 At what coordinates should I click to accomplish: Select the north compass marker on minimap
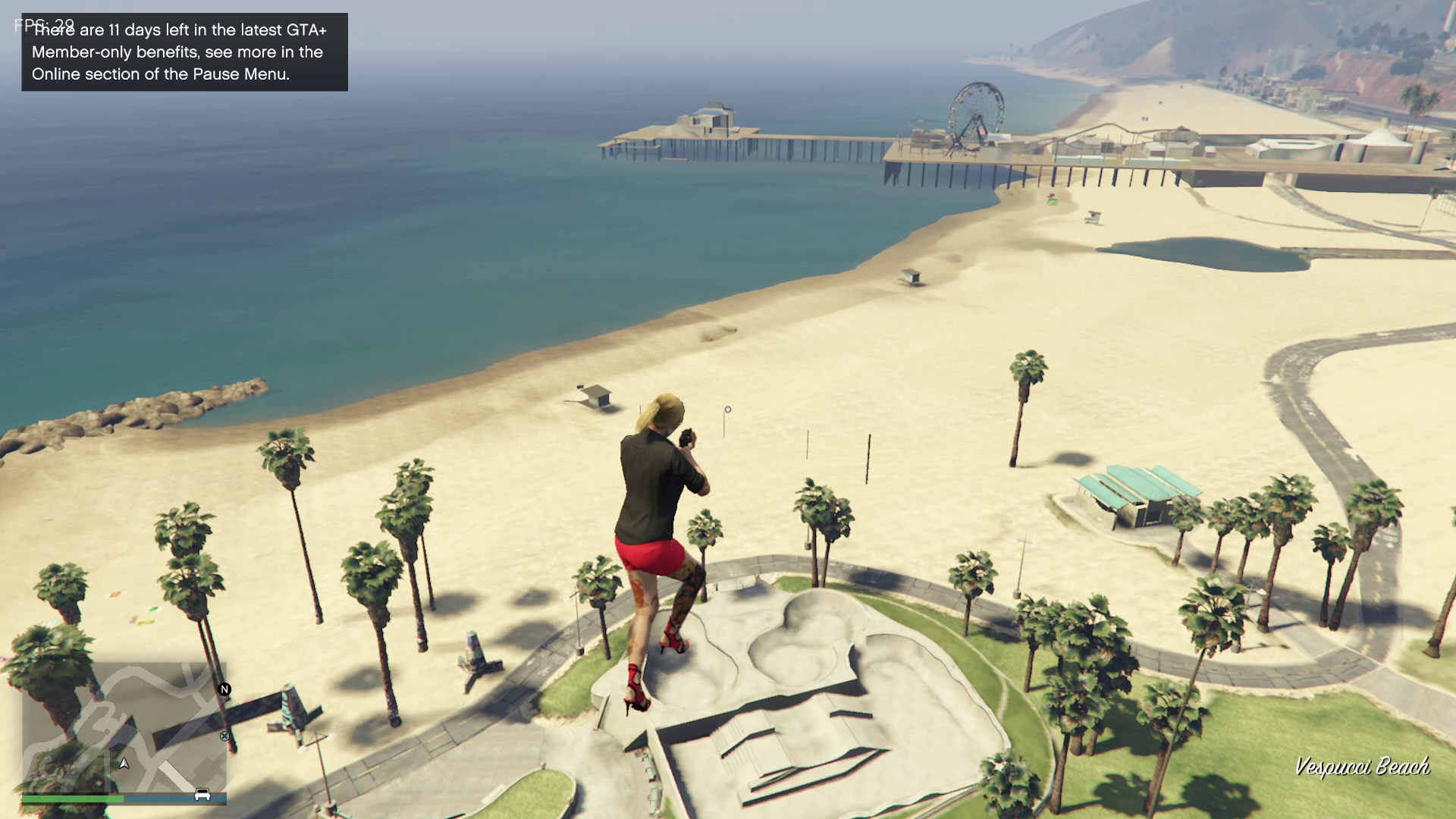(x=224, y=689)
